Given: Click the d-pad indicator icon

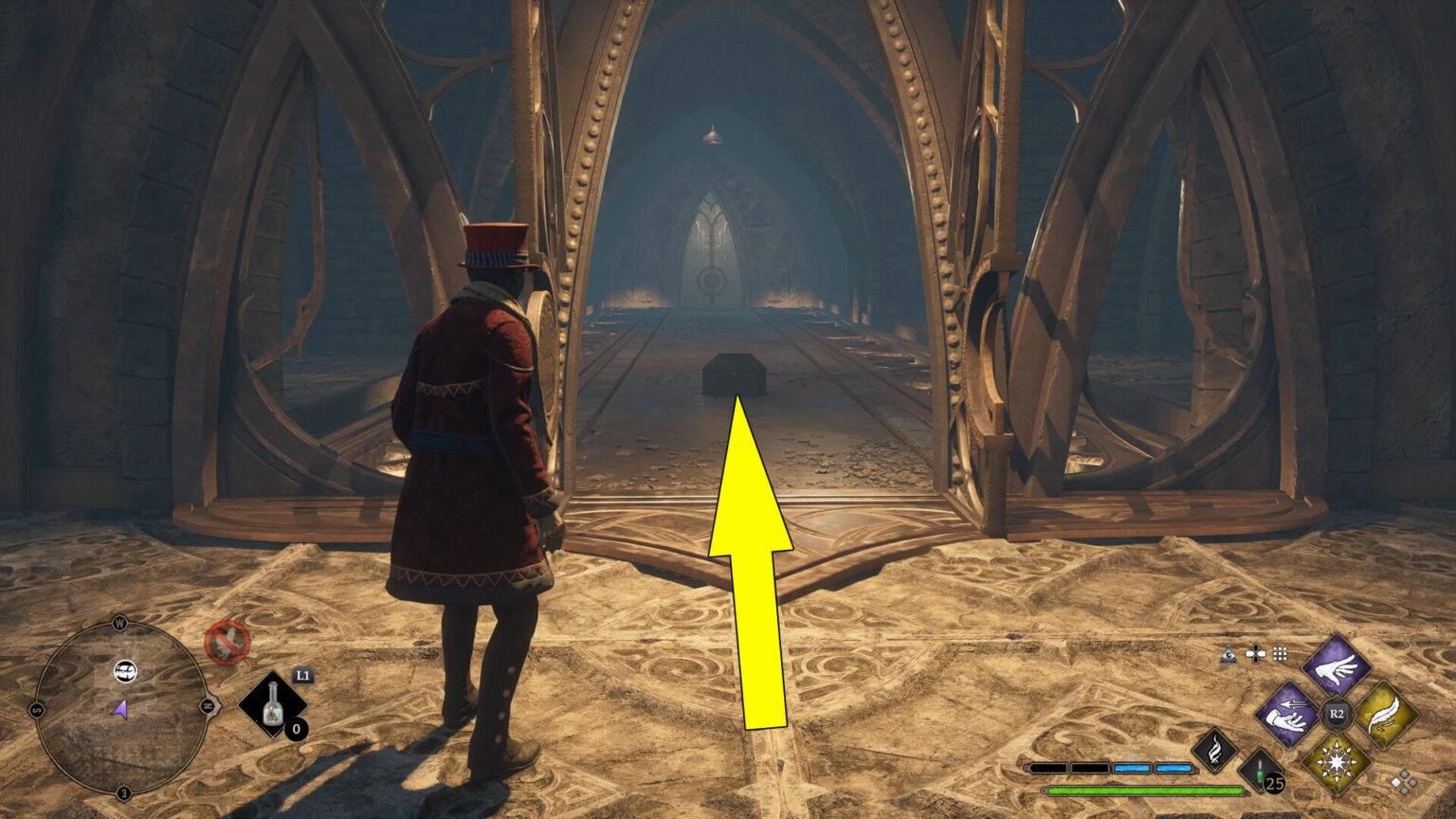Looking at the screenshot, I should pos(1256,654).
